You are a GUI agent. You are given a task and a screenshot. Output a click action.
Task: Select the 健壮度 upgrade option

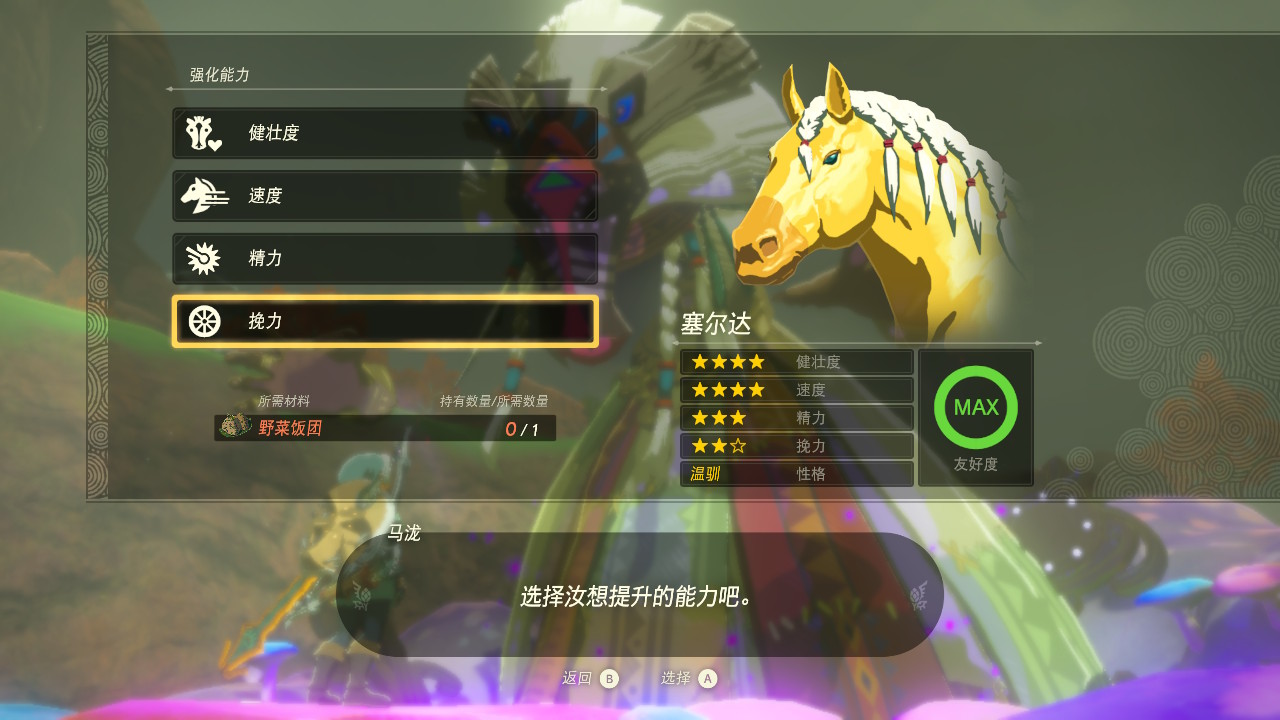pyautogui.click(x=385, y=133)
